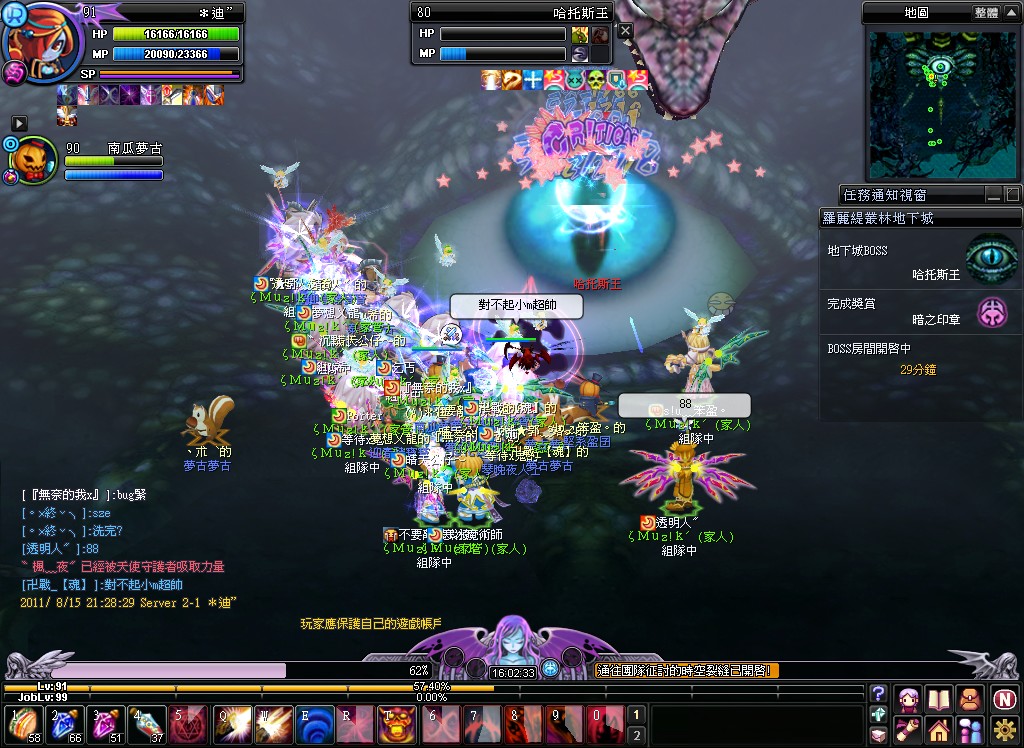Click the 整體 button on the map panel

[x=986, y=13]
